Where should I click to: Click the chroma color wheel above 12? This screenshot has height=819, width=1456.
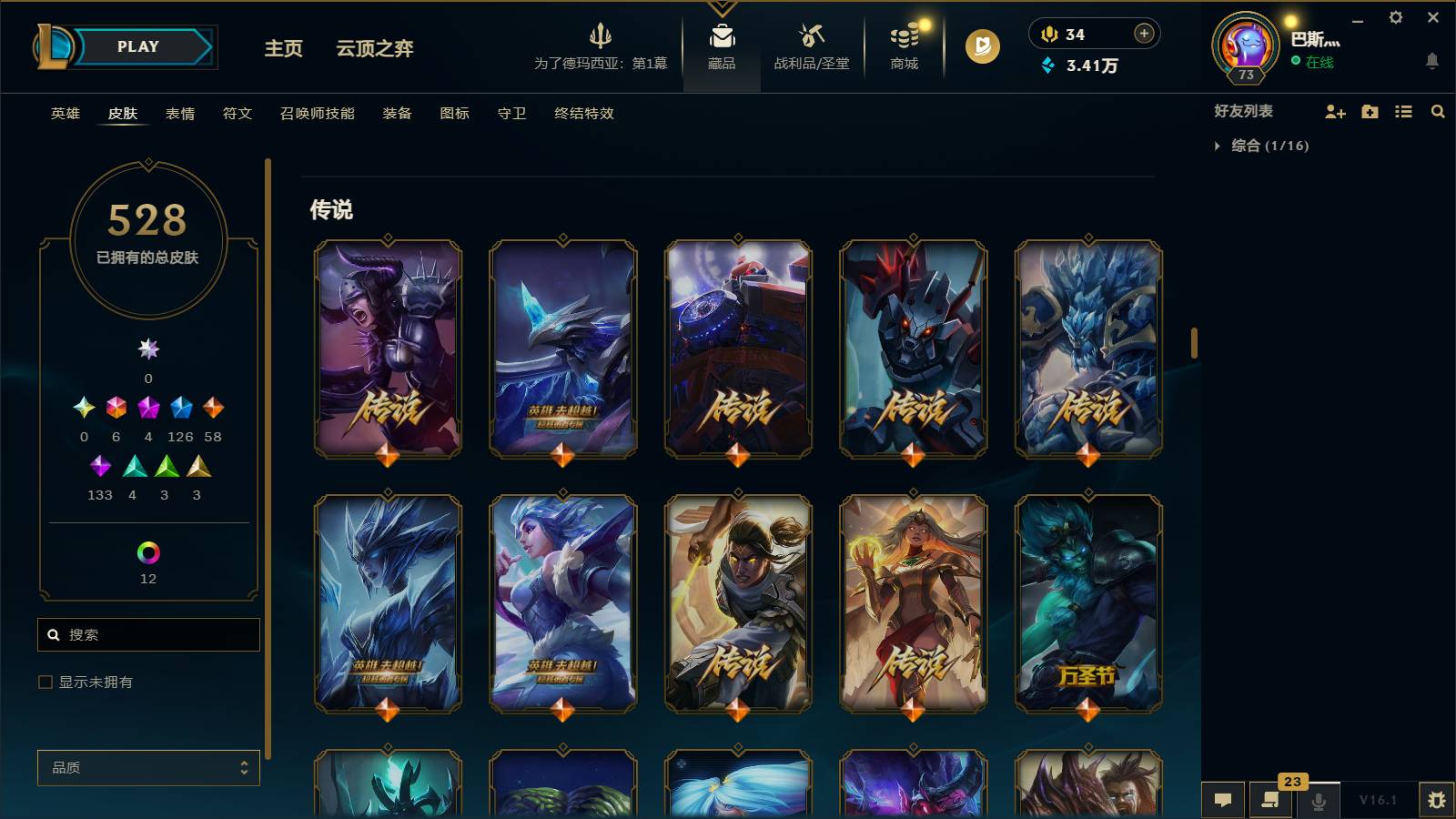148,551
